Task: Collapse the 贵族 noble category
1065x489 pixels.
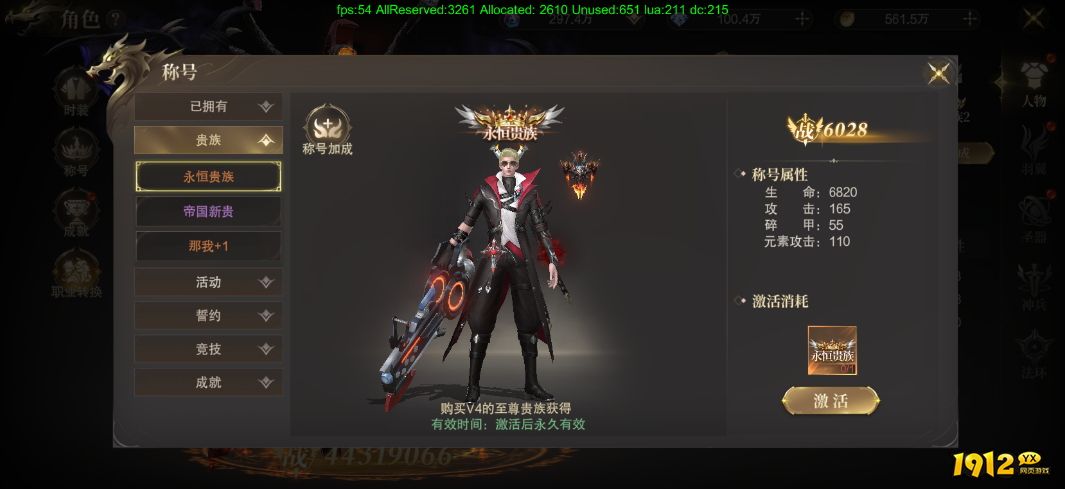Action: [x=208, y=141]
